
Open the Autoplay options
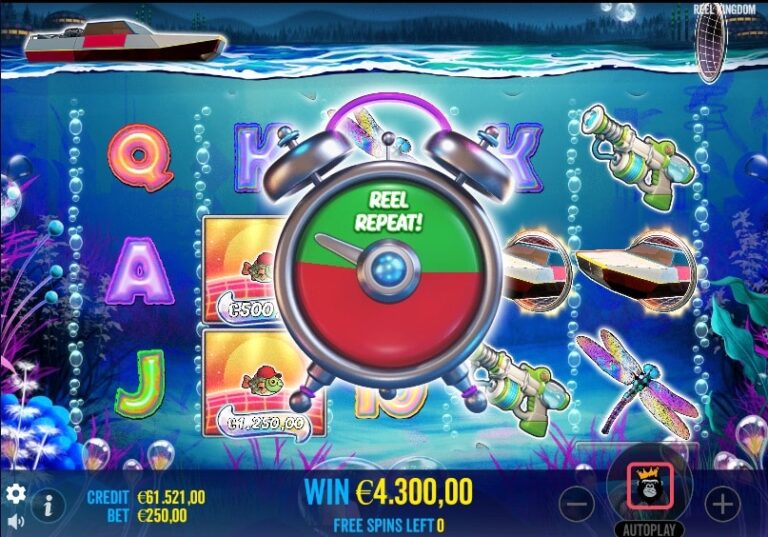pyautogui.click(x=649, y=527)
